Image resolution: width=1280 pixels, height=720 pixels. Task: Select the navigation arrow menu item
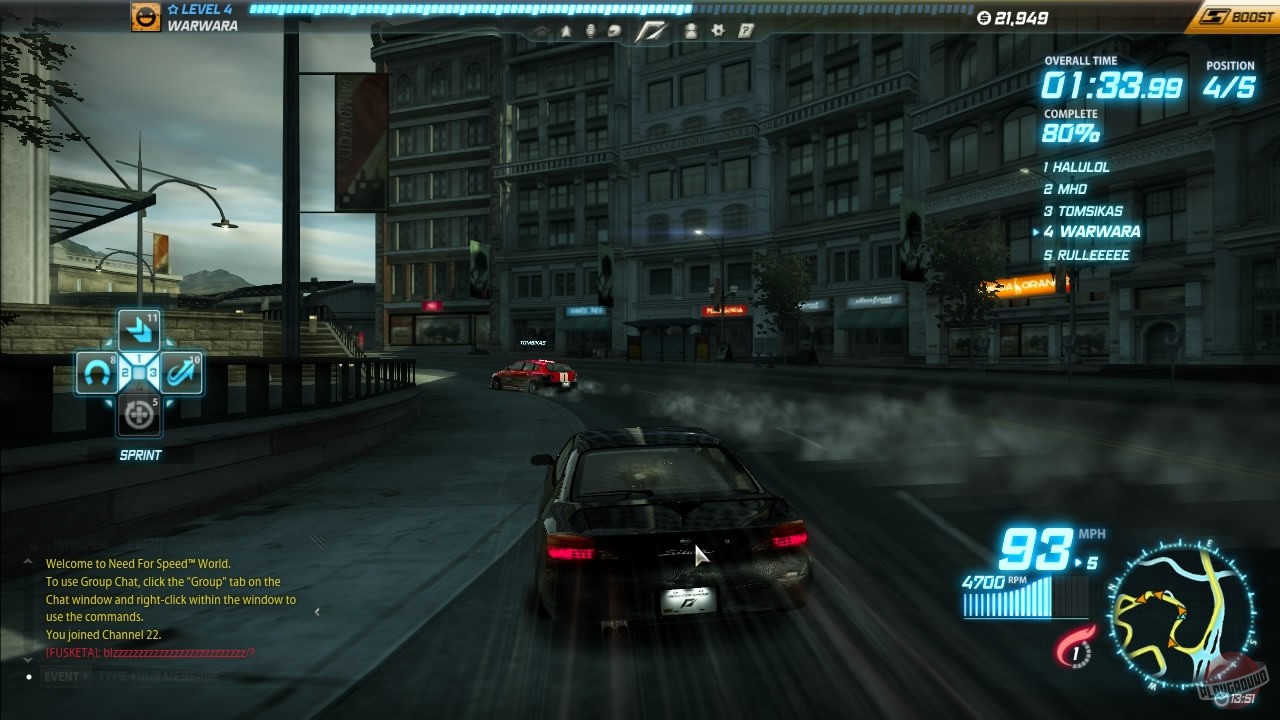(x=565, y=30)
